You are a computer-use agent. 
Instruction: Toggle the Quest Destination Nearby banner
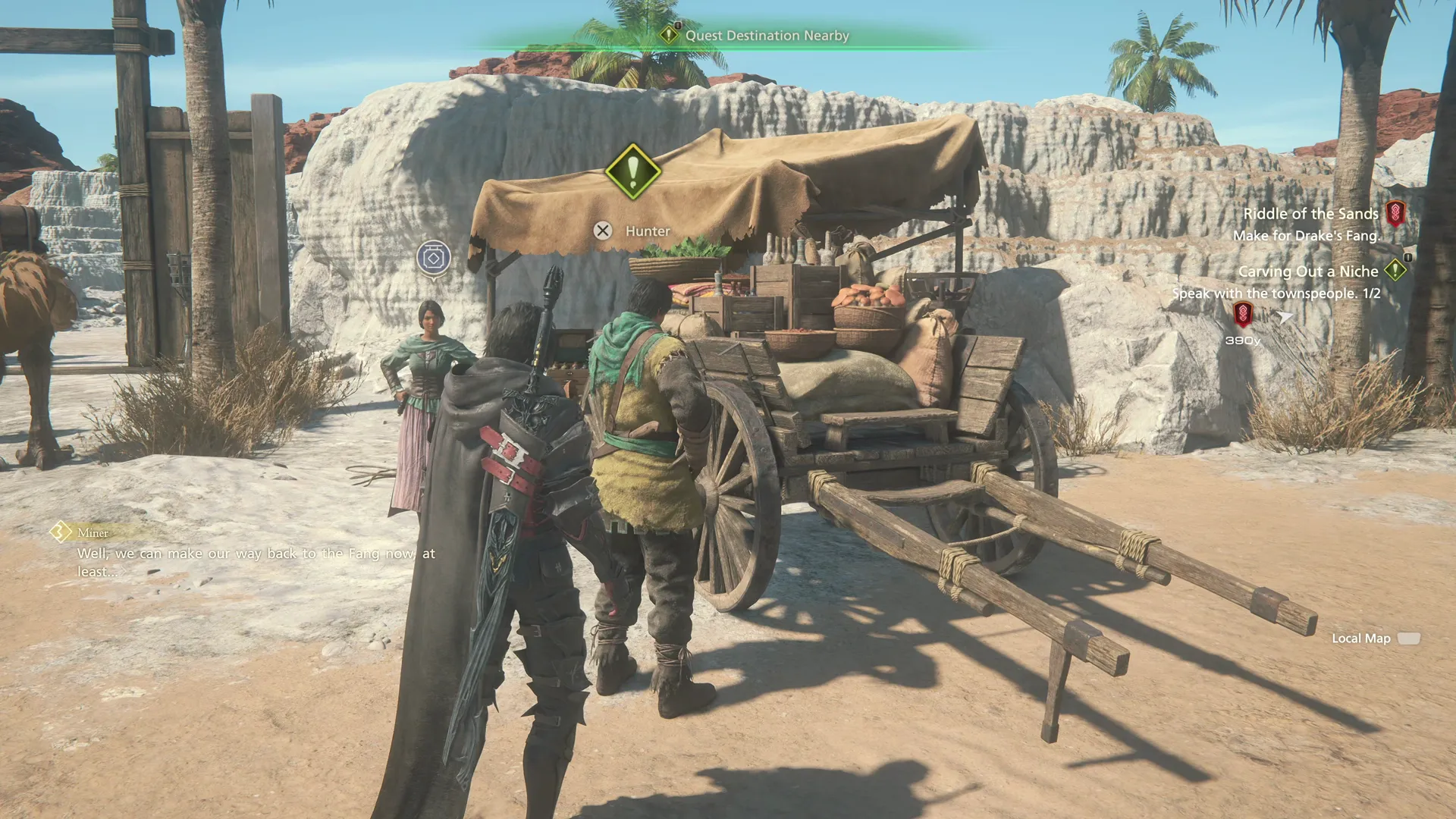click(x=766, y=35)
